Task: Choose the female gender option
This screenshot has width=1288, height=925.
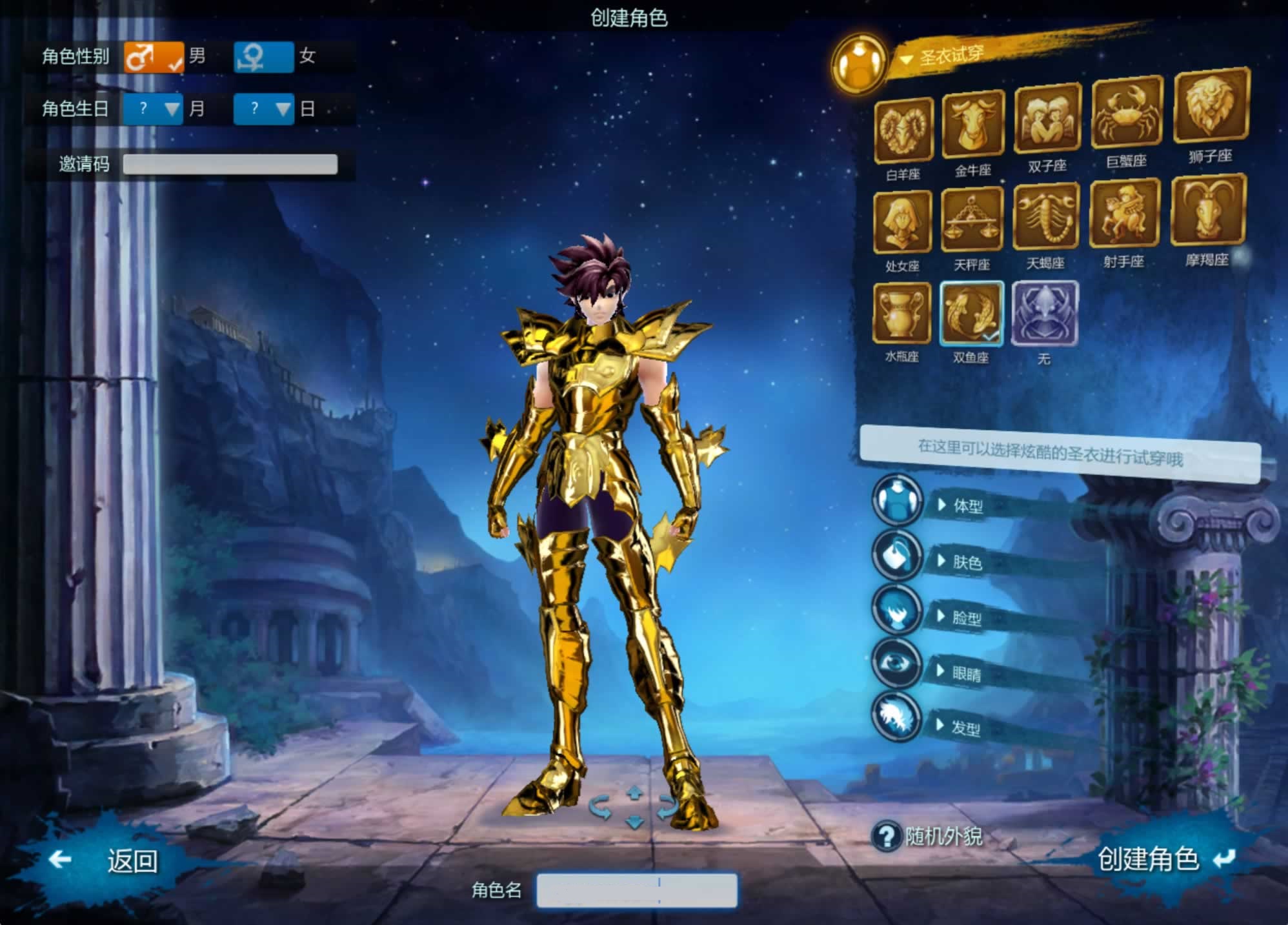Action: click(x=263, y=57)
